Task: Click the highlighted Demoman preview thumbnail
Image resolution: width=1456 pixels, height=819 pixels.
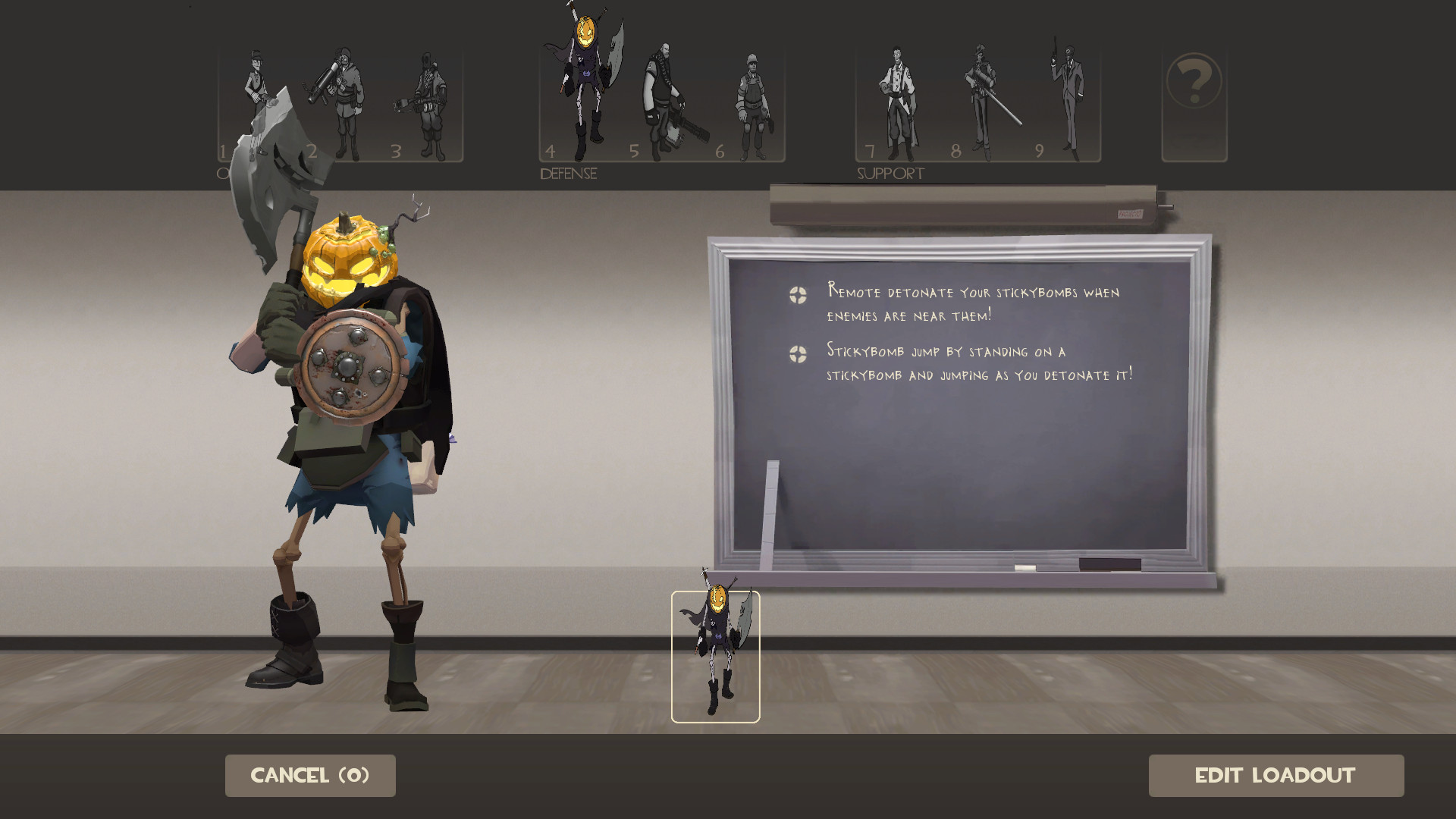Action: click(715, 654)
